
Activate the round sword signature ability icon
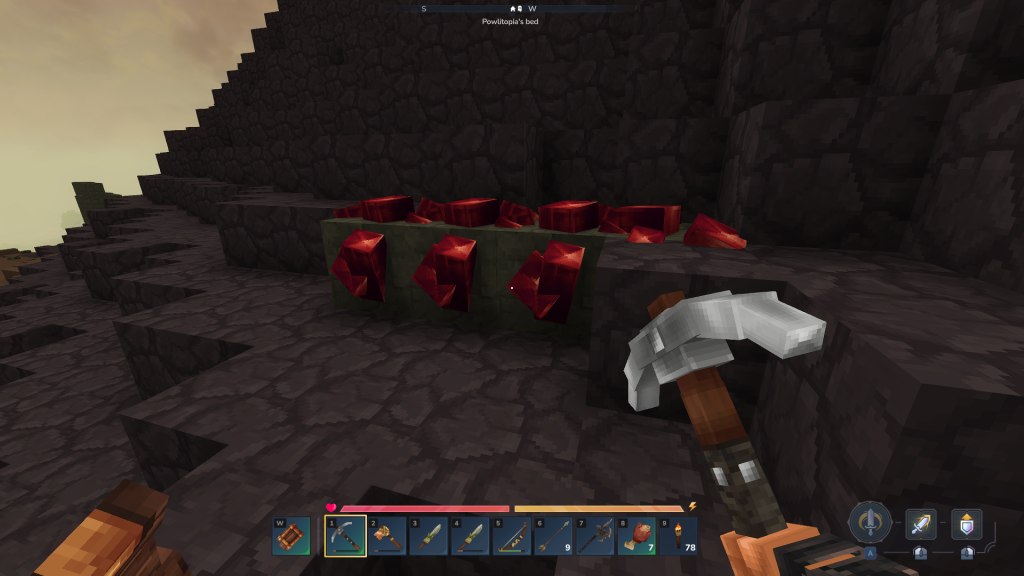(x=870, y=522)
